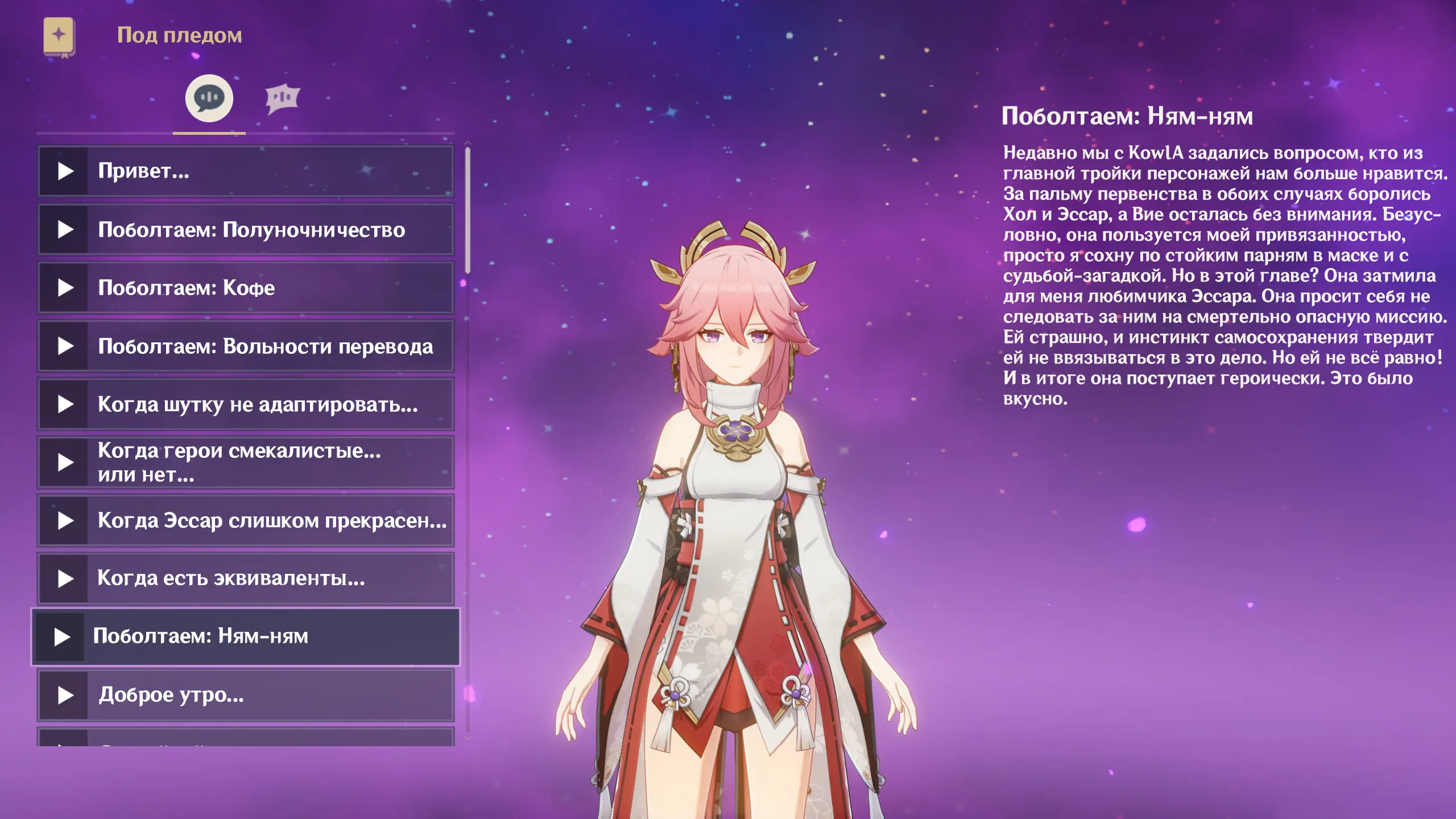Select "Когда шутку не адаптировать..." entry
This screenshot has height=819, width=1456.
pyautogui.click(x=246, y=404)
